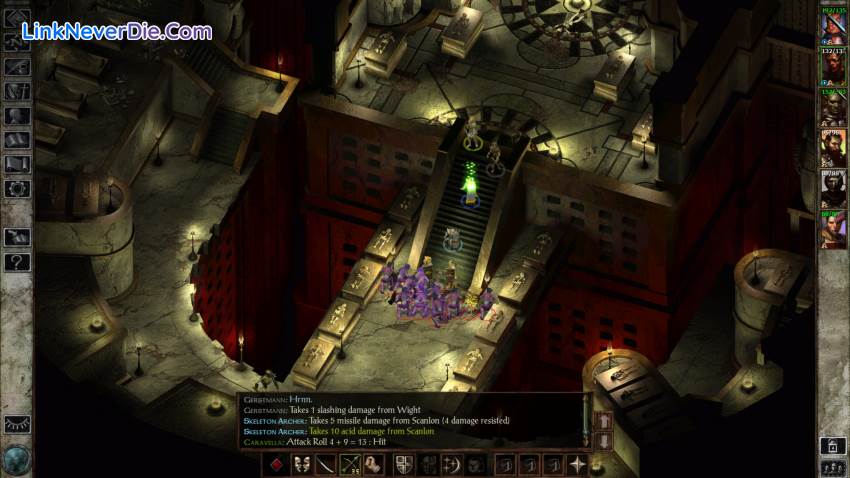Toggle the padlock button under the portraits
The image size is (850, 478).
[832, 445]
